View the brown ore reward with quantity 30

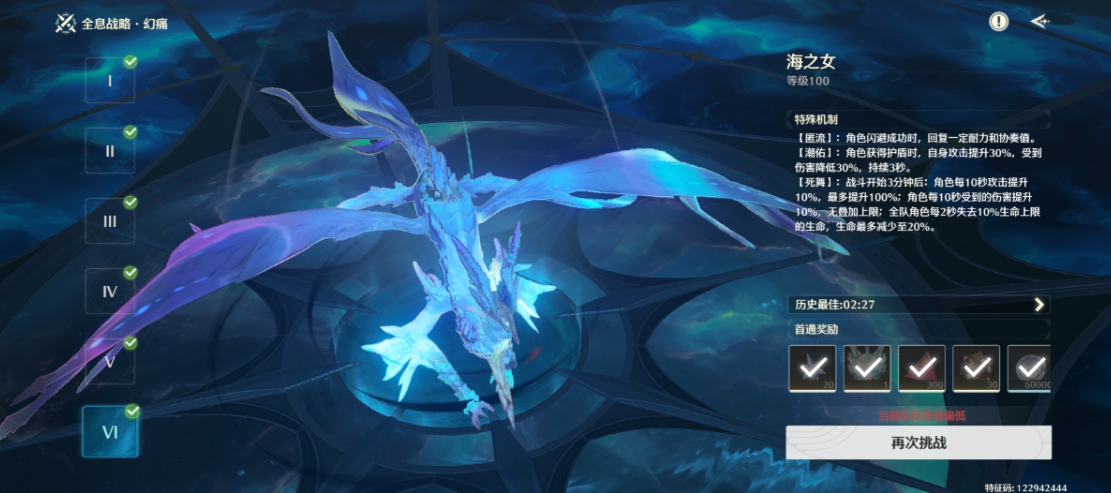[x=975, y=367]
